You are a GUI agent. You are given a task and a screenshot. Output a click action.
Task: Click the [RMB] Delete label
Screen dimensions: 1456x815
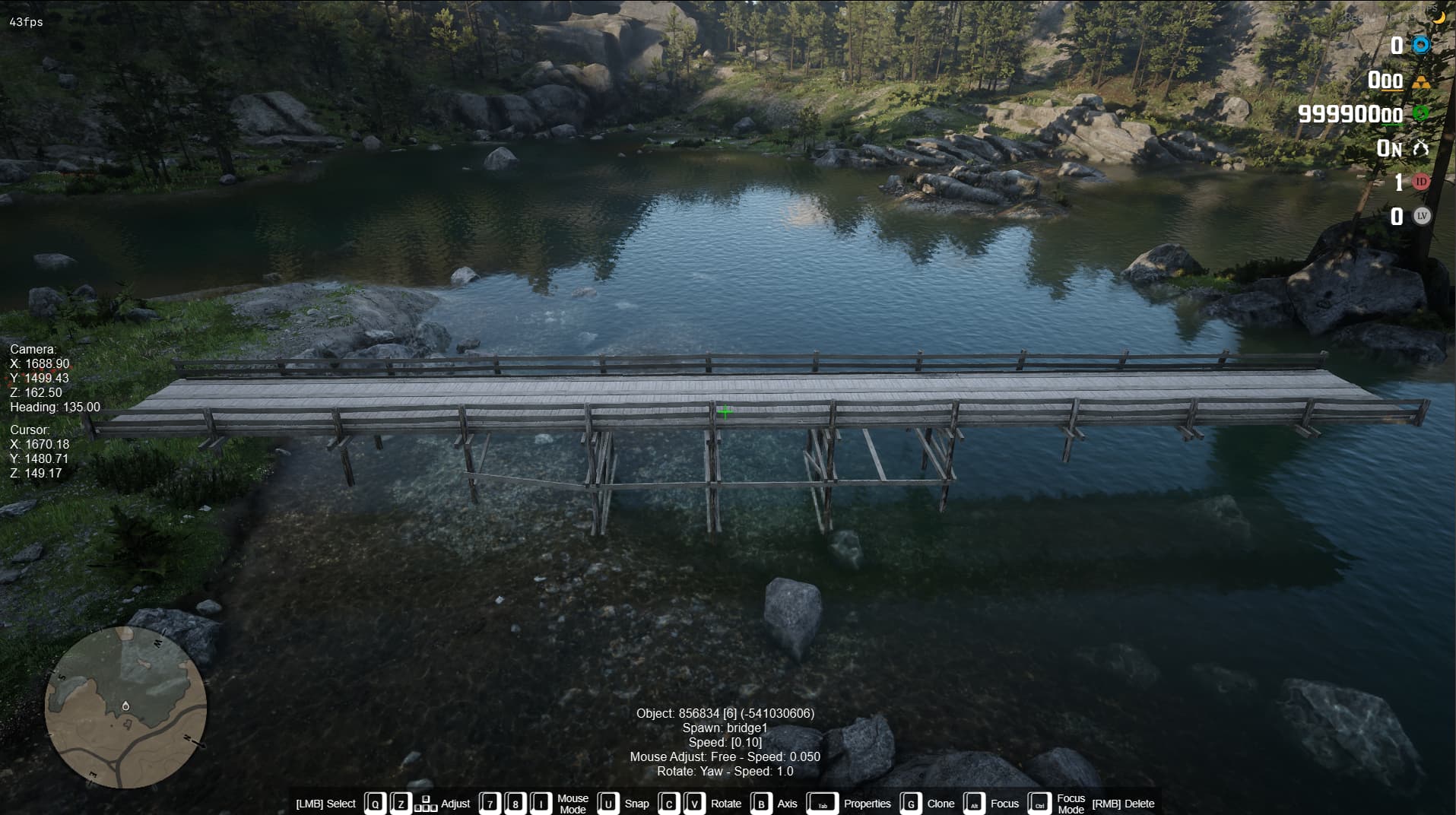pyautogui.click(x=1123, y=803)
